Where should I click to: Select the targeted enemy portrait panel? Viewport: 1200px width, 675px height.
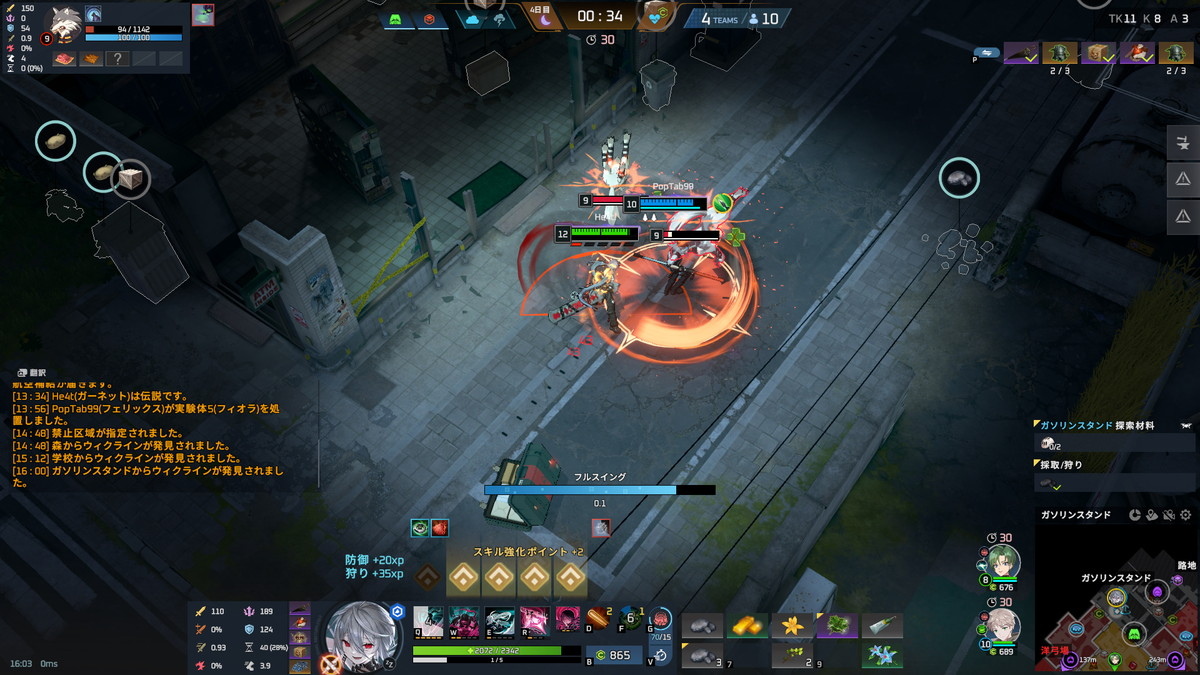203,15
